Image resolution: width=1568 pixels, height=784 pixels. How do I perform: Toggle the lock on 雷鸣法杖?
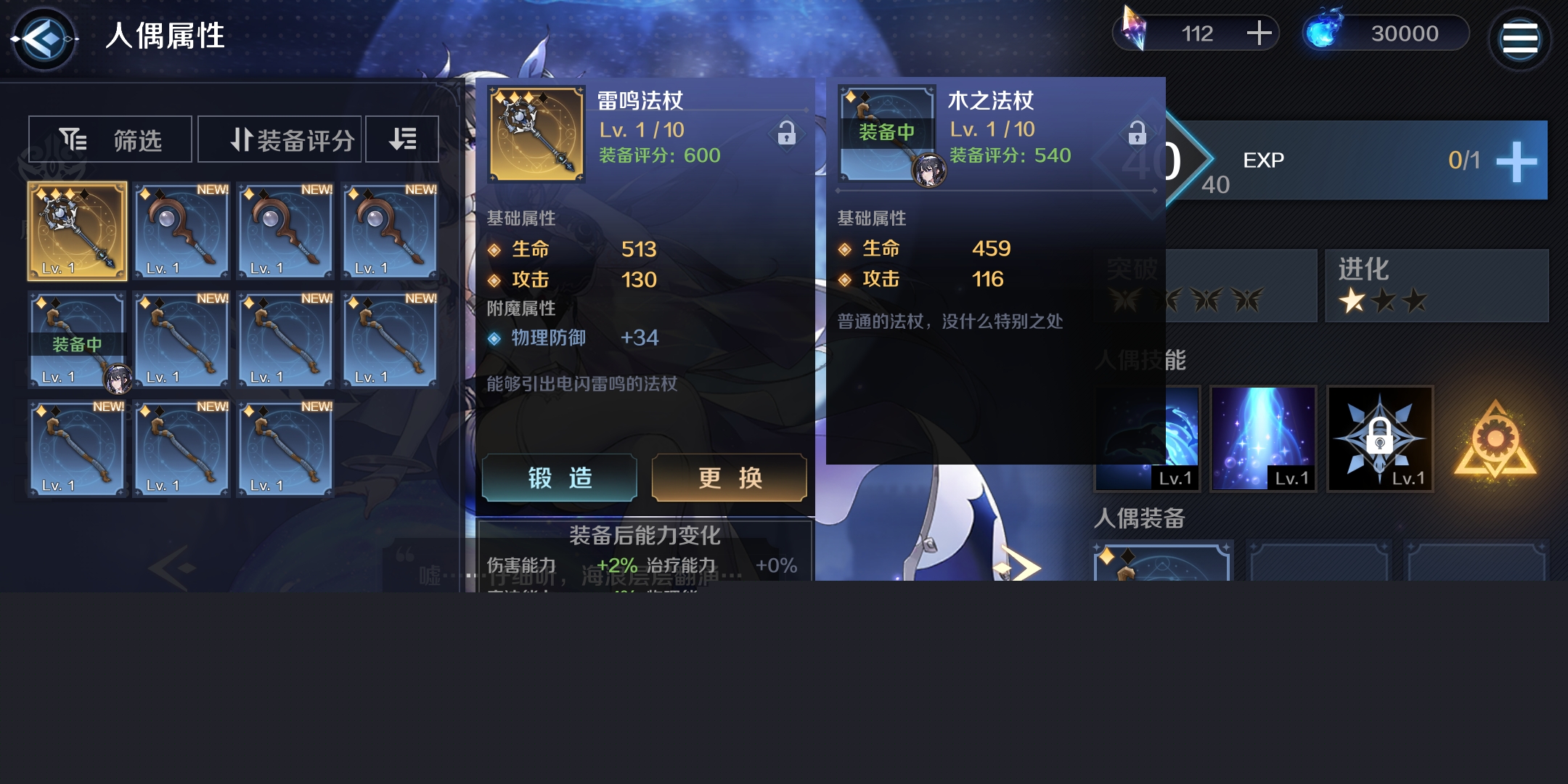[x=786, y=134]
